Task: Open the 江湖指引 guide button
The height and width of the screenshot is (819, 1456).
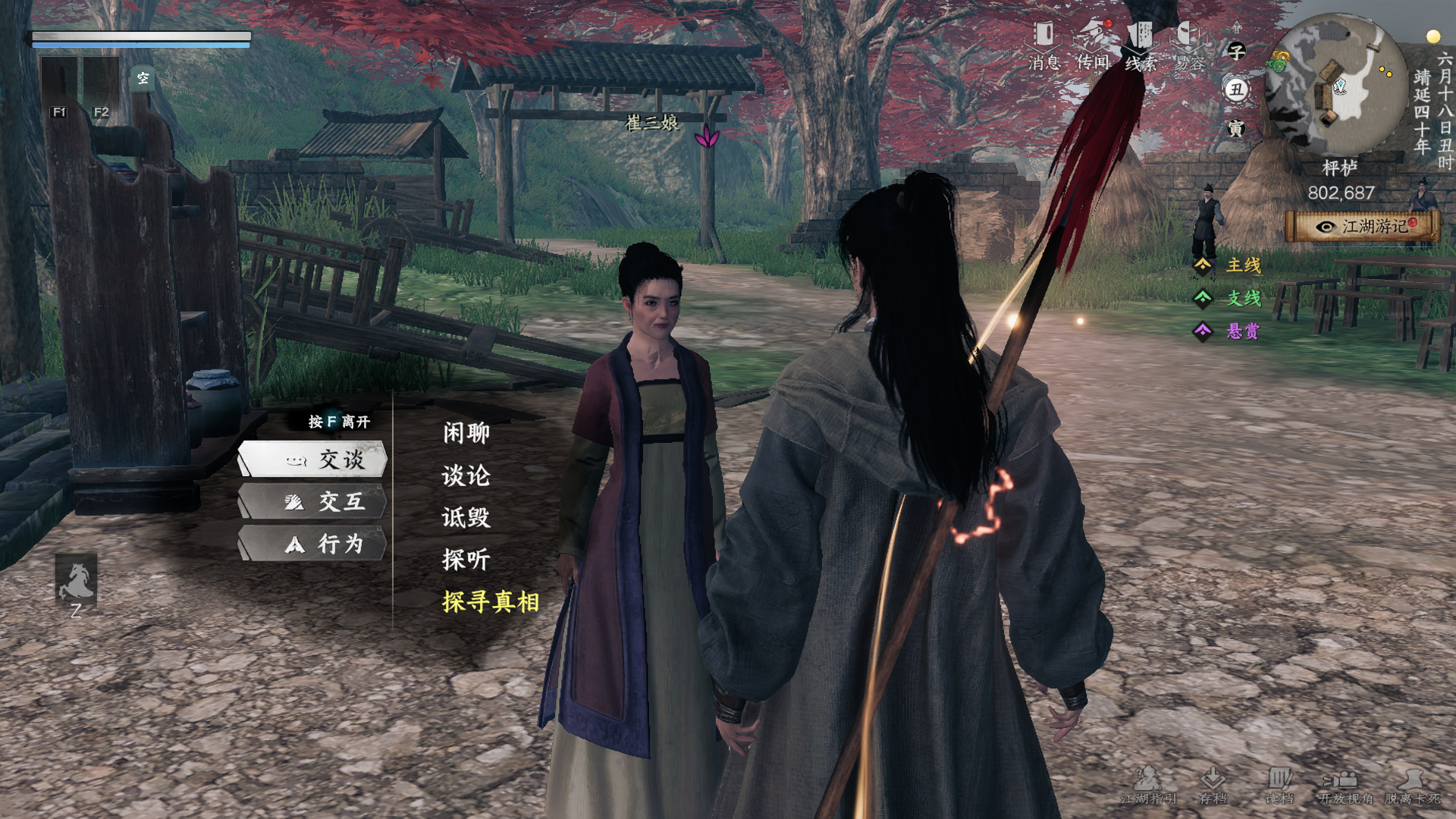Action: click(1148, 786)
